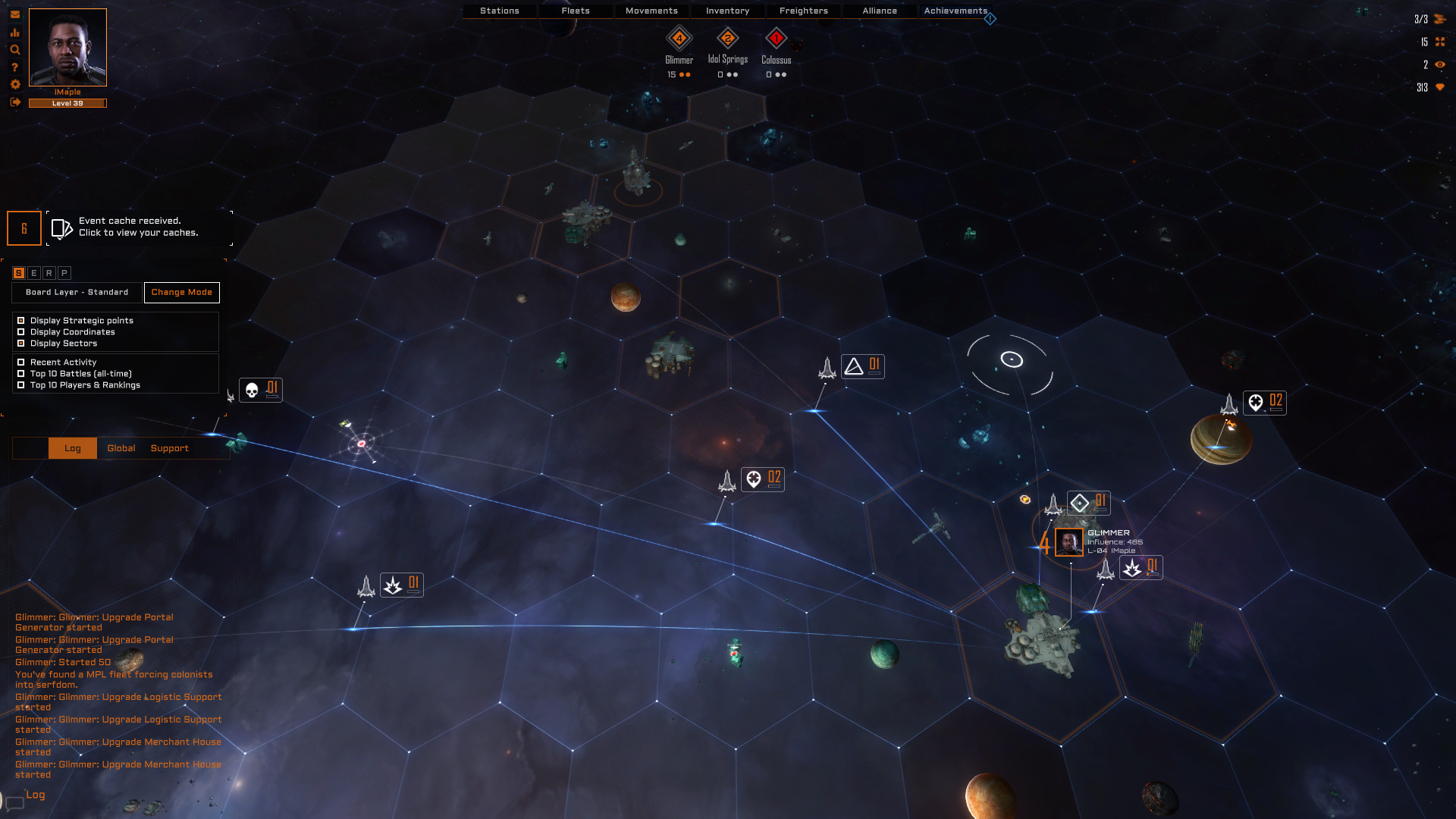
Task: Disable Display Strategic points
Action: tap(20, 320)
